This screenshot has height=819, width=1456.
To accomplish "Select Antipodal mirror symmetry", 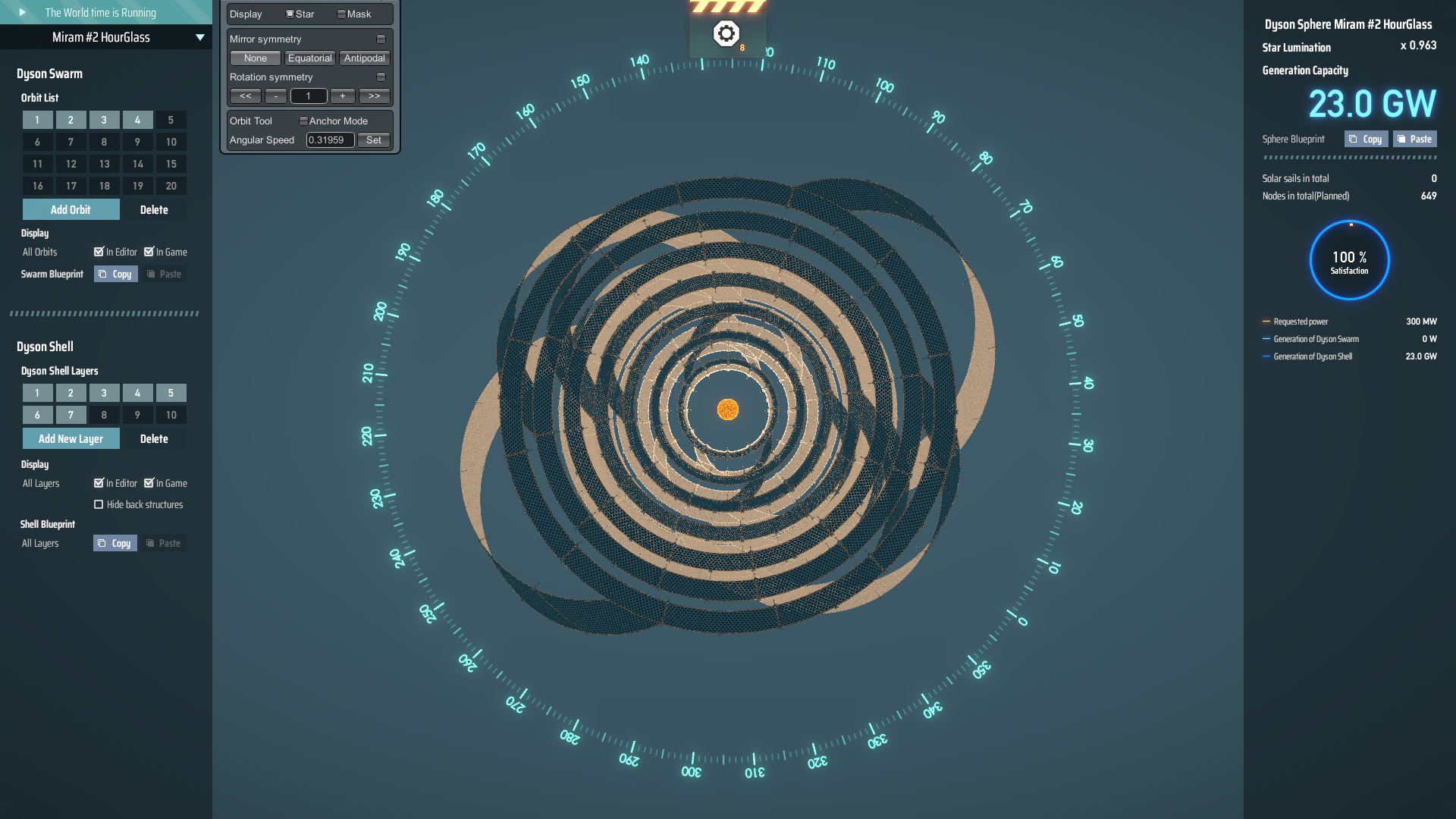I will click(364, 58).
